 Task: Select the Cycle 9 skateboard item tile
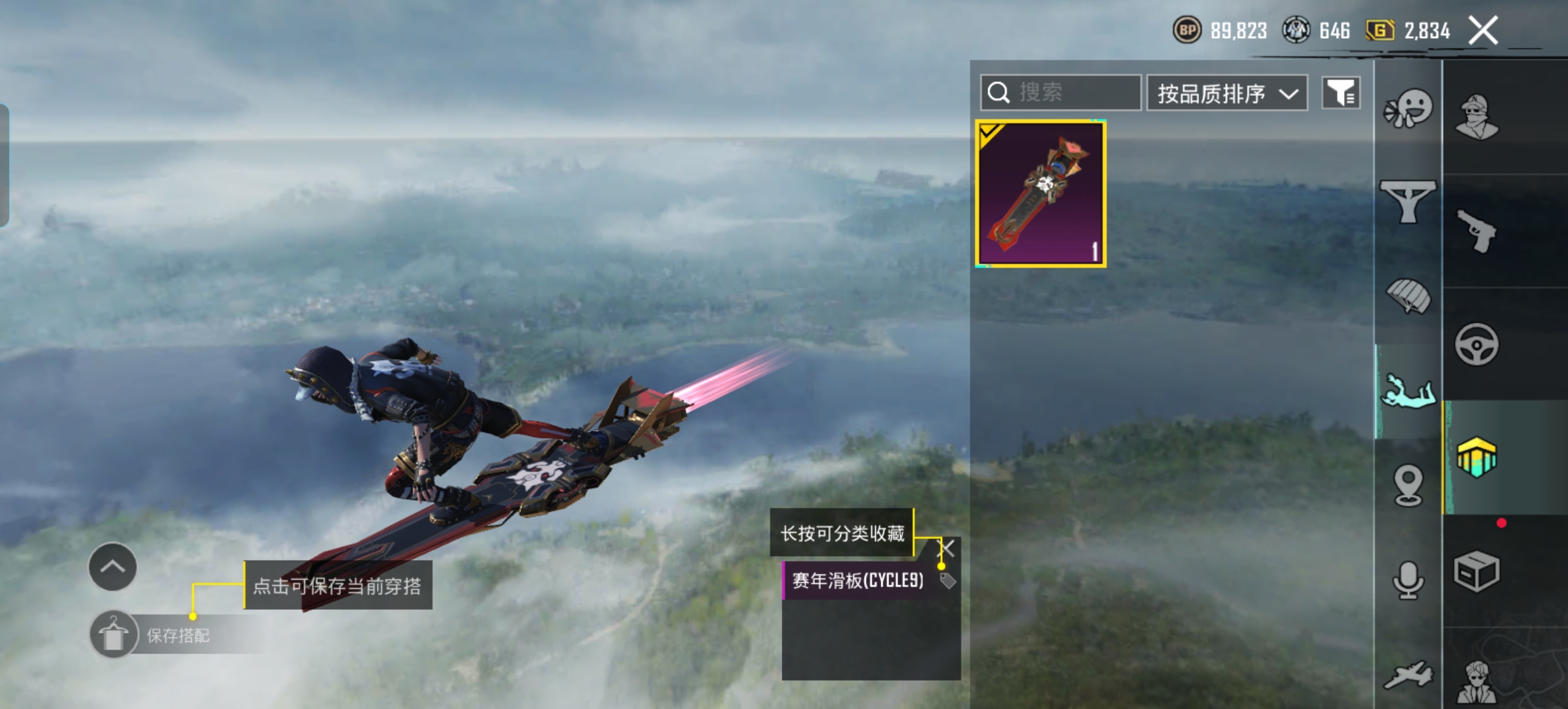pos(1041,194)
